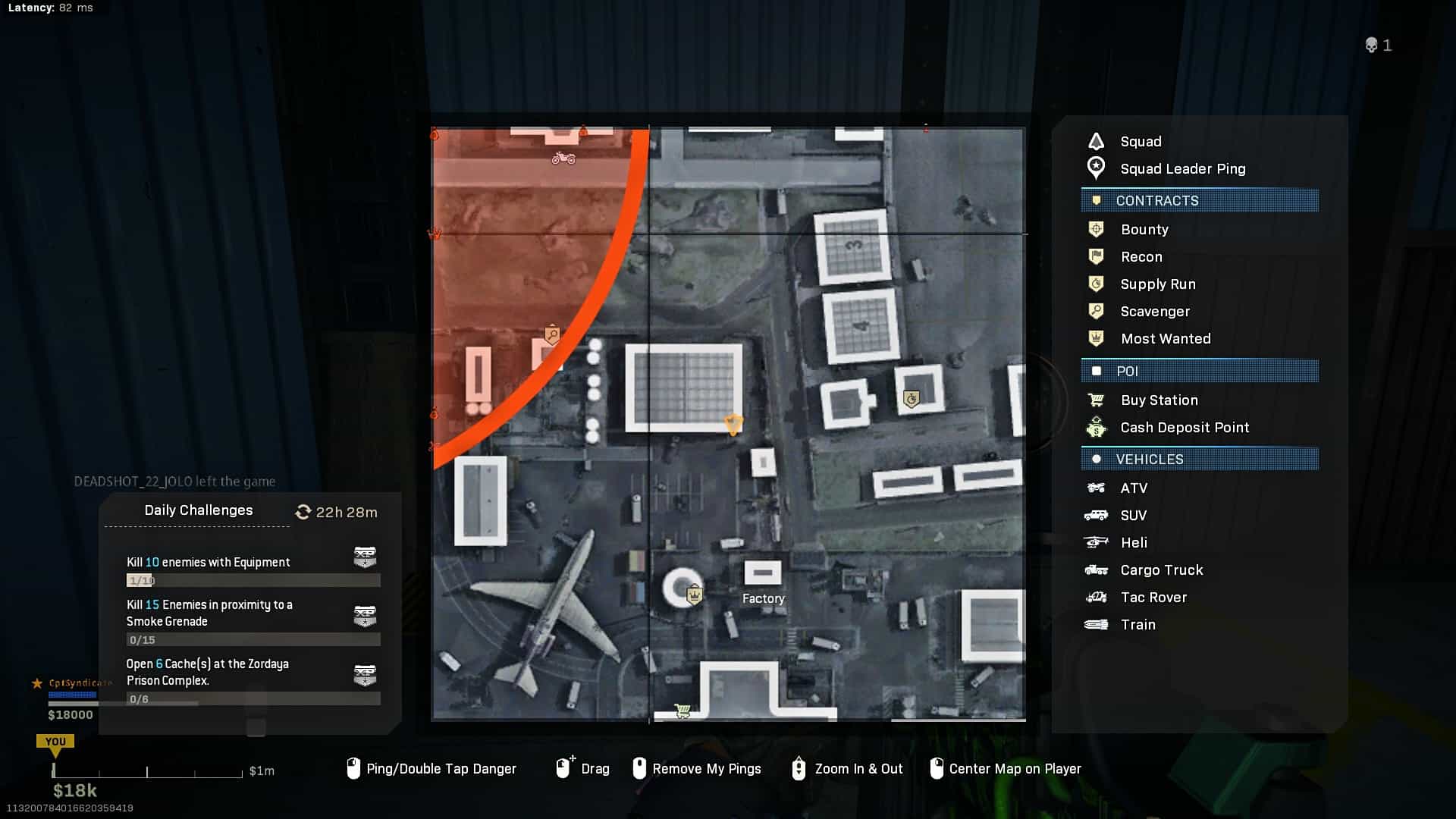Select the Recon legend entry

tap(1141, 257)
